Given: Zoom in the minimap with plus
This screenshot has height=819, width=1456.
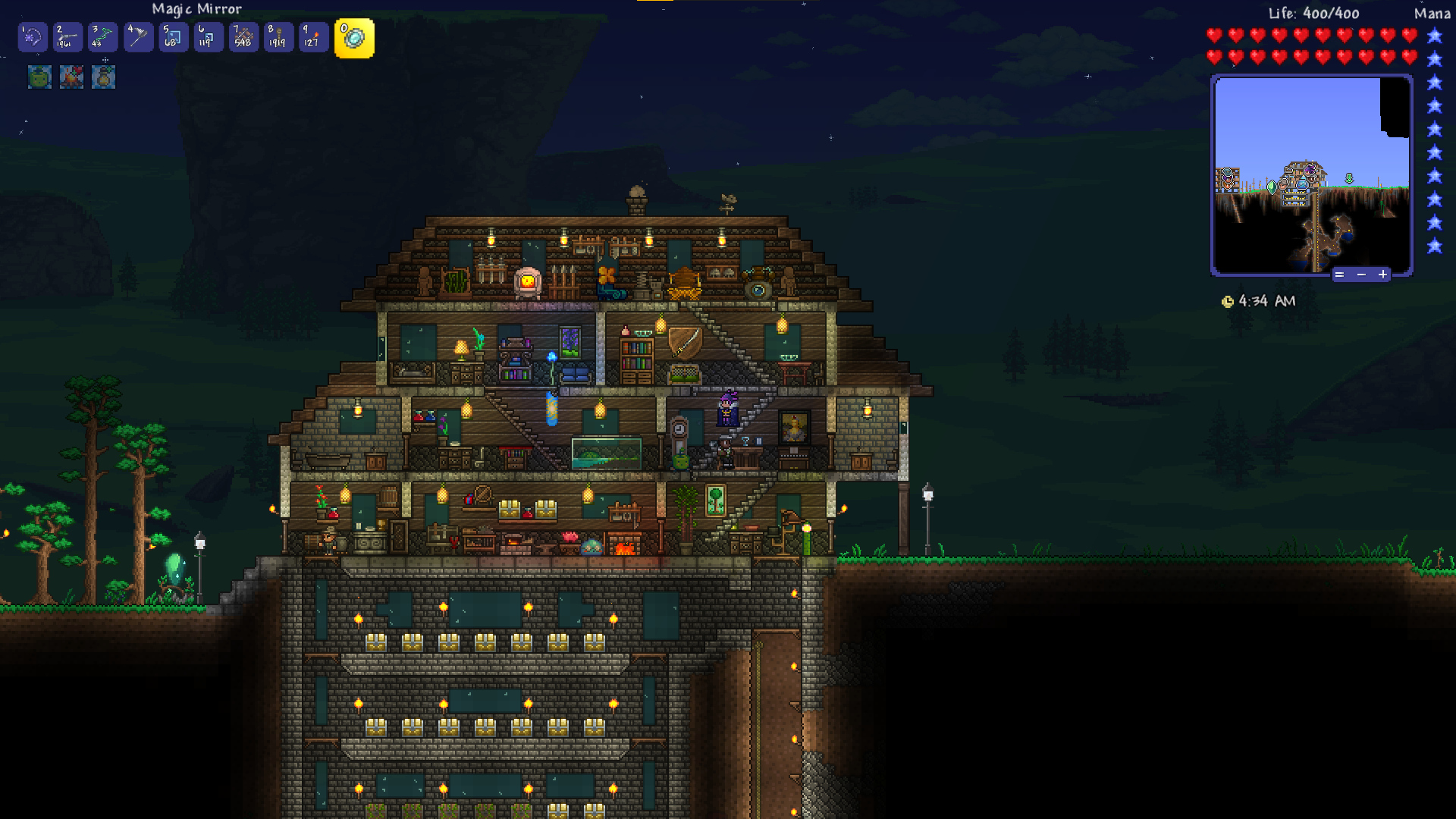Looking at the screenshot, I should coord(1382,275).
